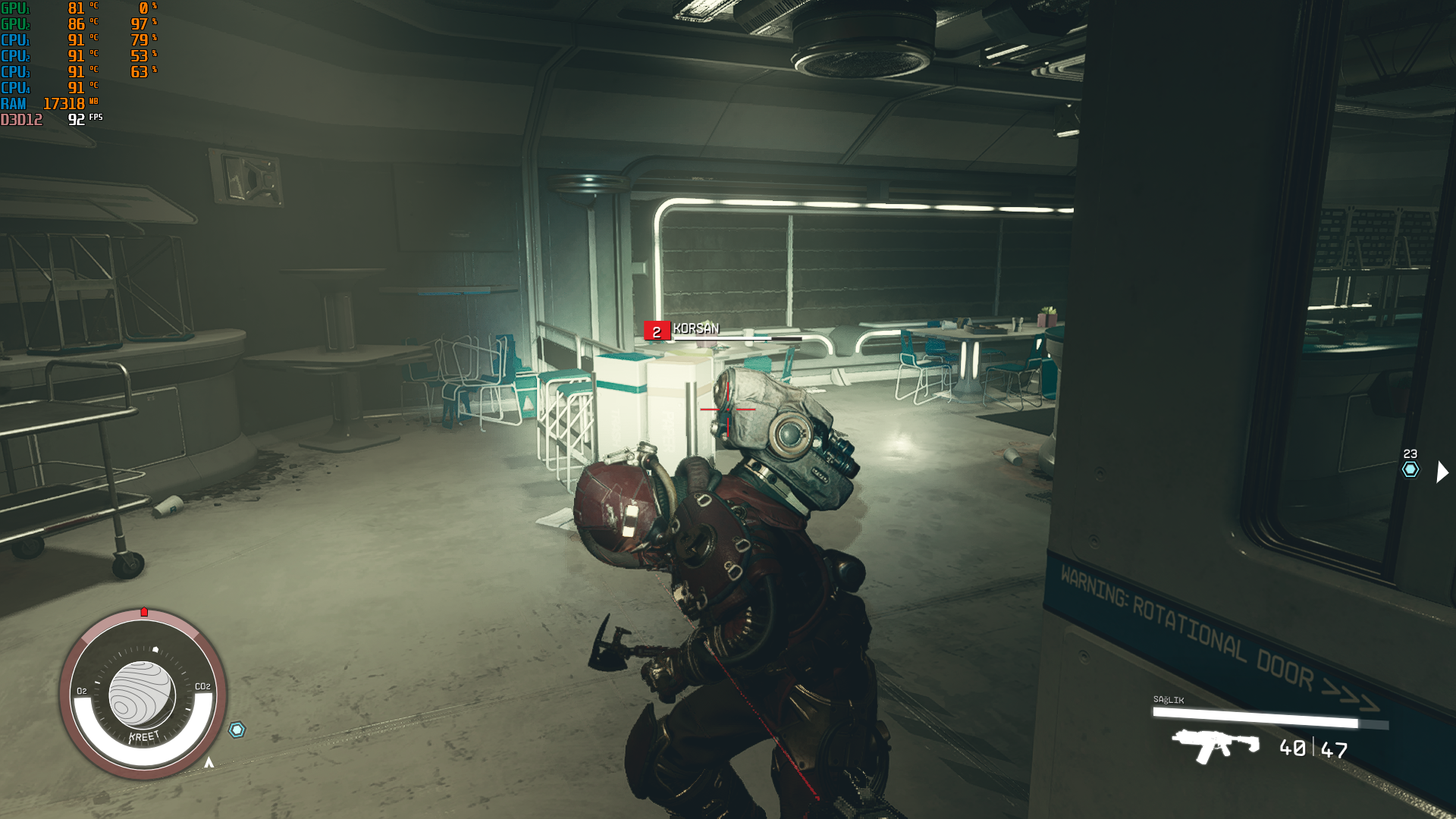Select the Korsan enemy level 2 badge

pos(656,331)
